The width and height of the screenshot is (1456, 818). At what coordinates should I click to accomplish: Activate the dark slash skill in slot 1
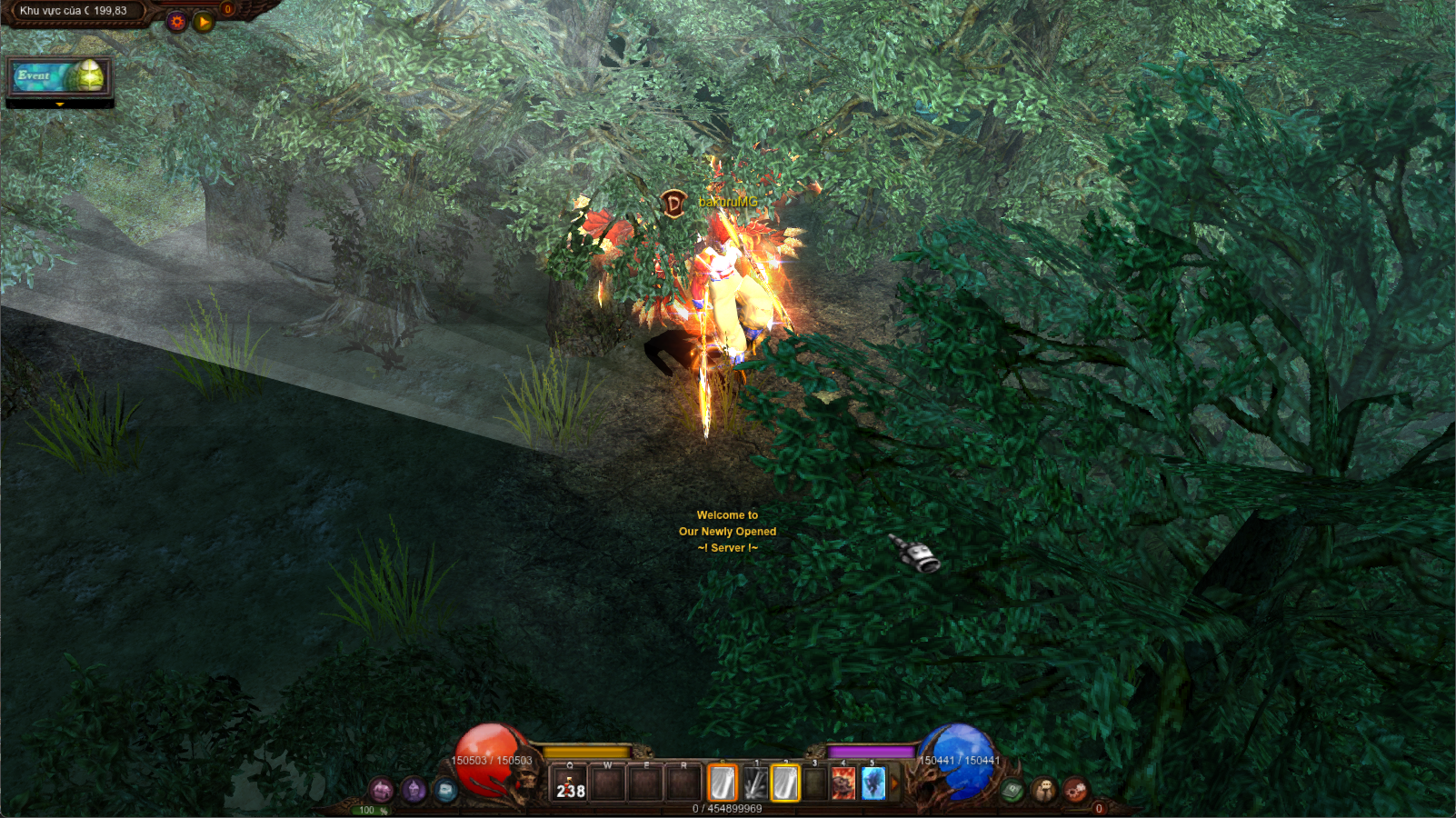click(754, 783)
